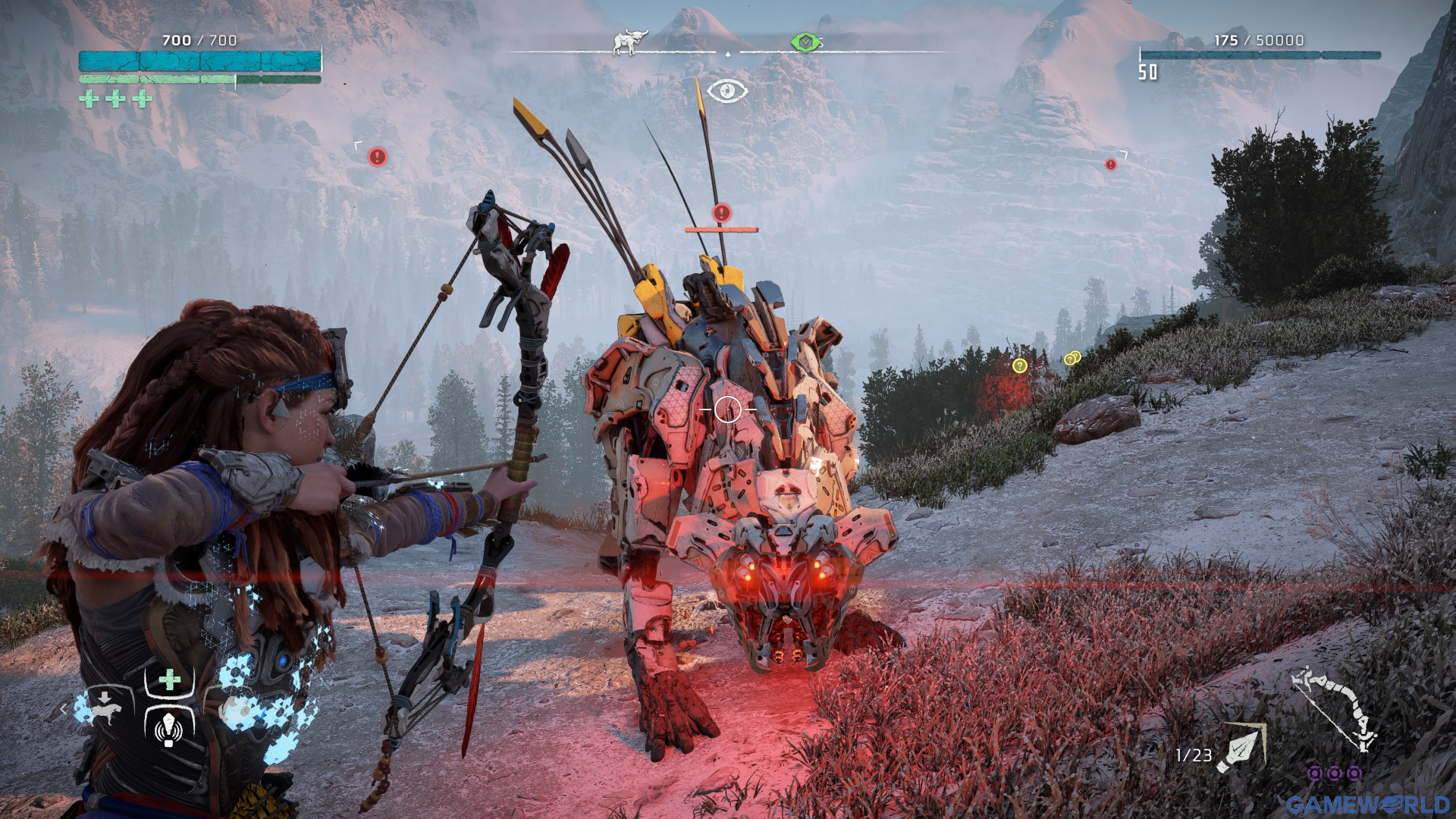Image resolution: width=1456 pixels, height=819 pixels.
Task: Activate the lure call tool icon
Action: point(169,729)
